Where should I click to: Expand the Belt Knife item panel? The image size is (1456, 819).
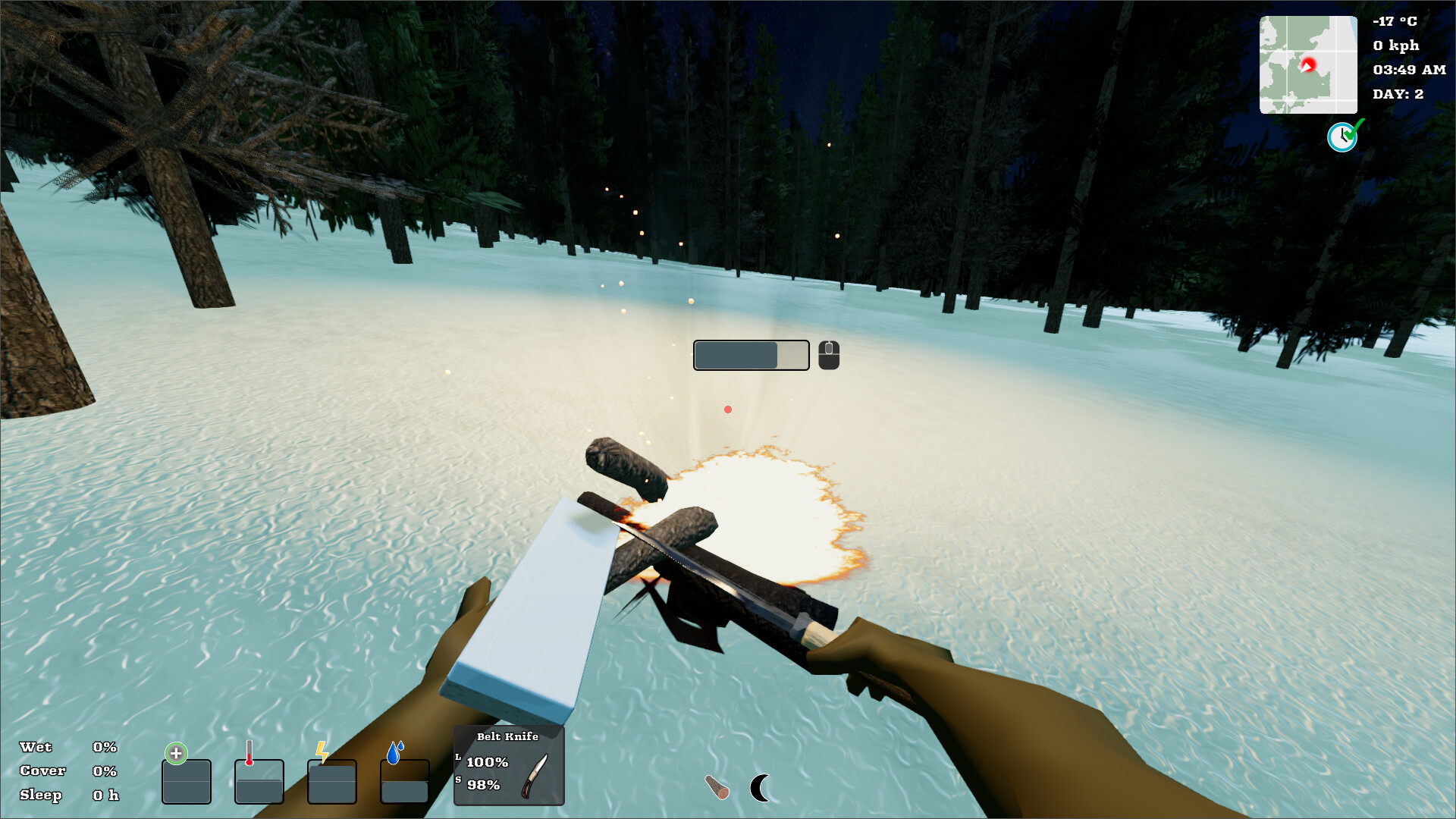pos(509,765)
